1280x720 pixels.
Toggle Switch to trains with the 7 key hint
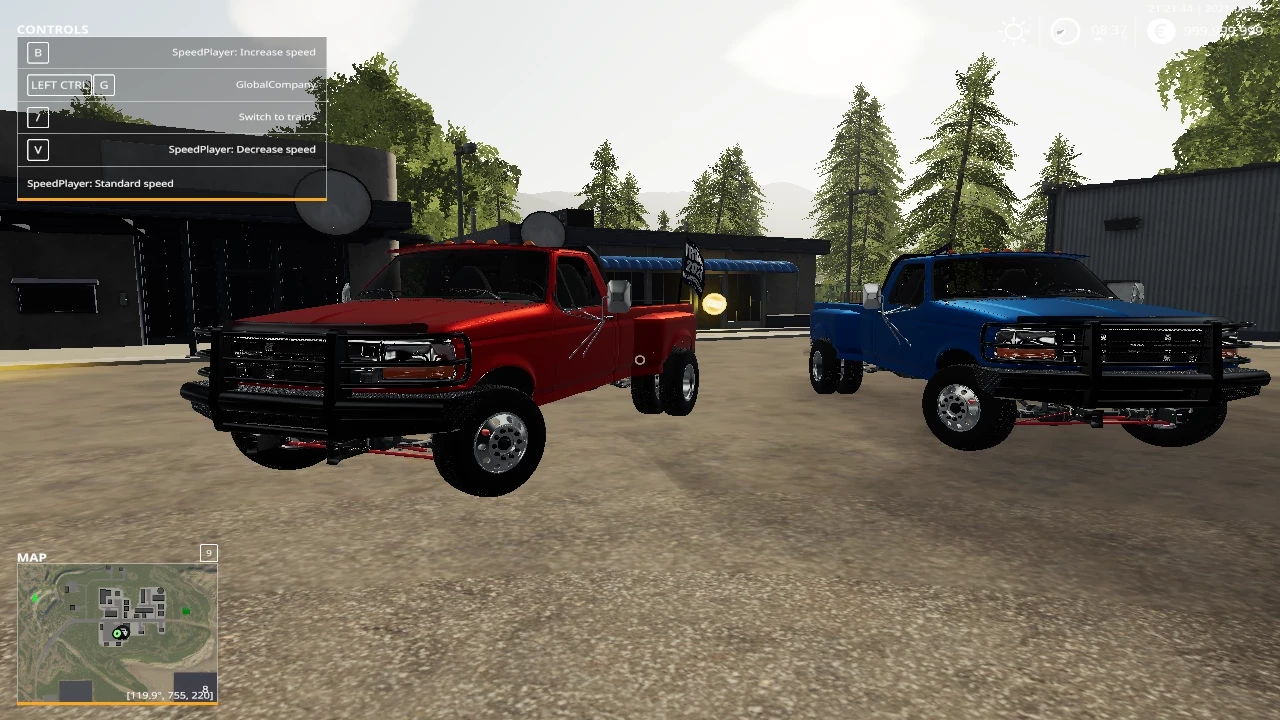tap(37, 117)
